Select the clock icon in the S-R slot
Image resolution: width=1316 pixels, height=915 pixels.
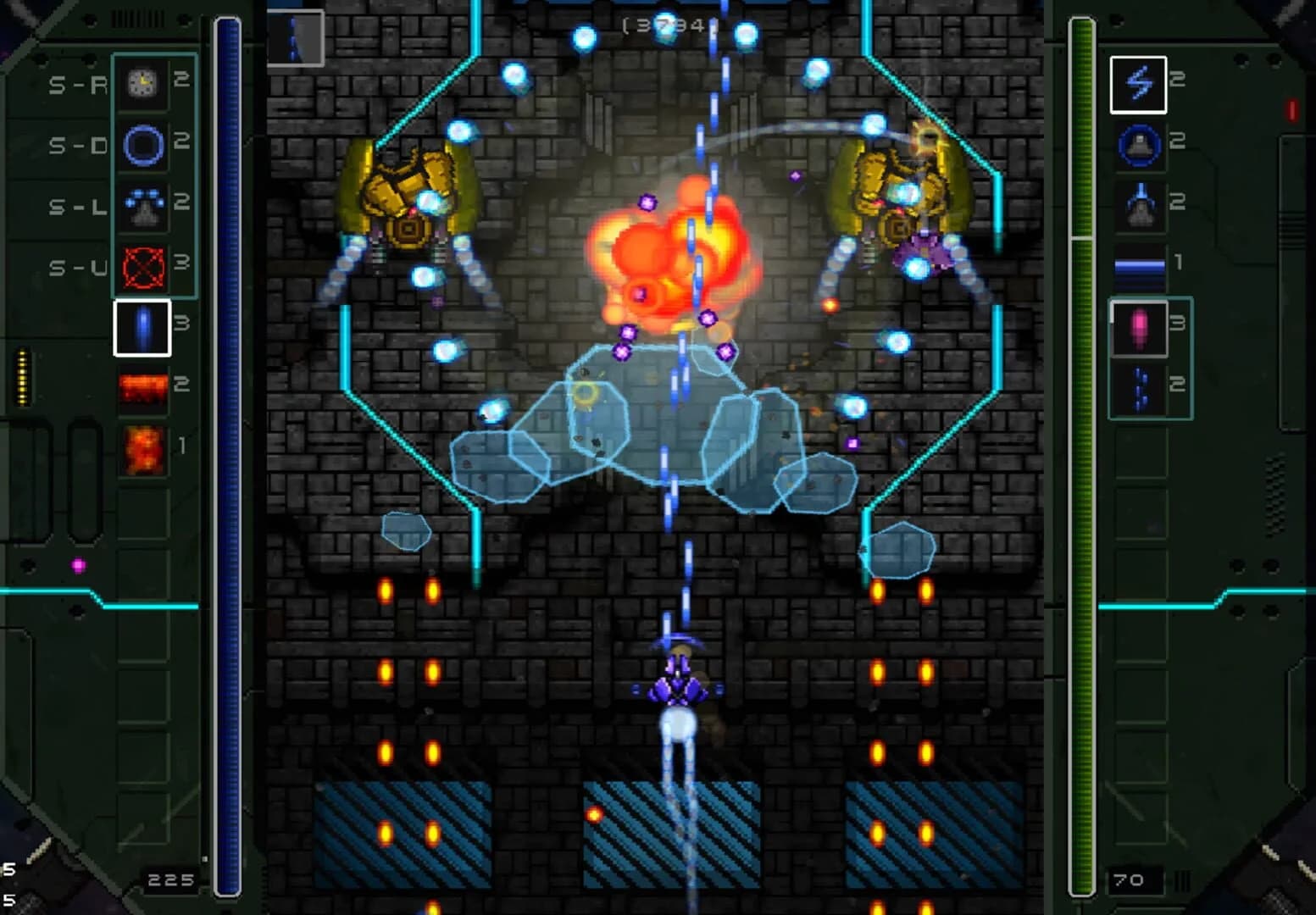pyautogui.click(x=142, y=83)
